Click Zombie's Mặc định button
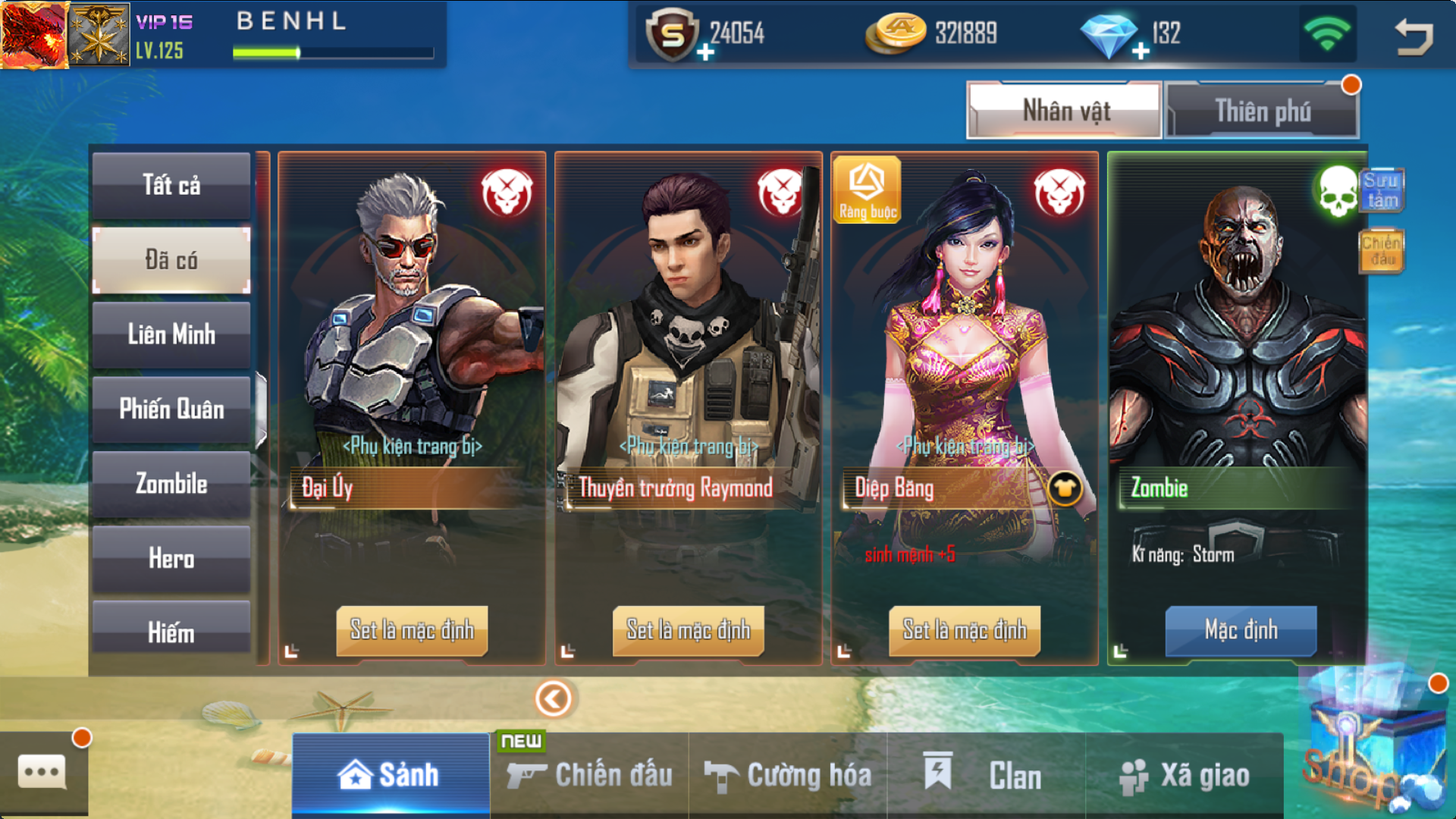The height and width of the screenshot is (819, 1456). [1241, 630]
